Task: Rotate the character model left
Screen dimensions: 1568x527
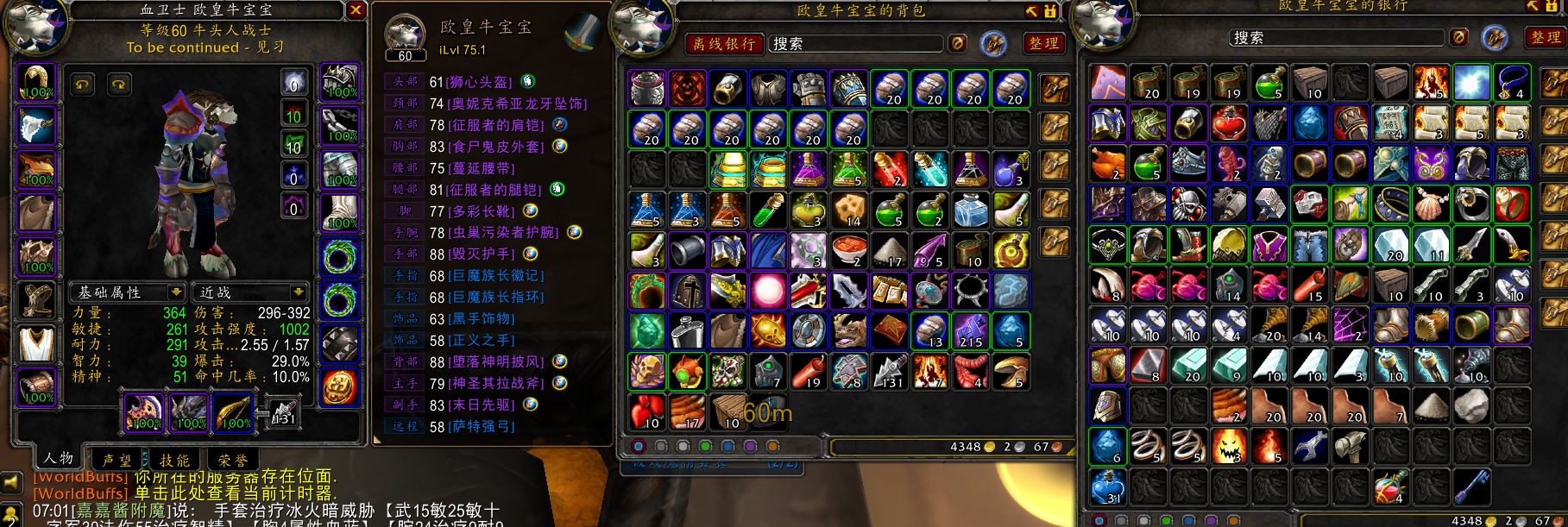Action: tap(83, 85)
